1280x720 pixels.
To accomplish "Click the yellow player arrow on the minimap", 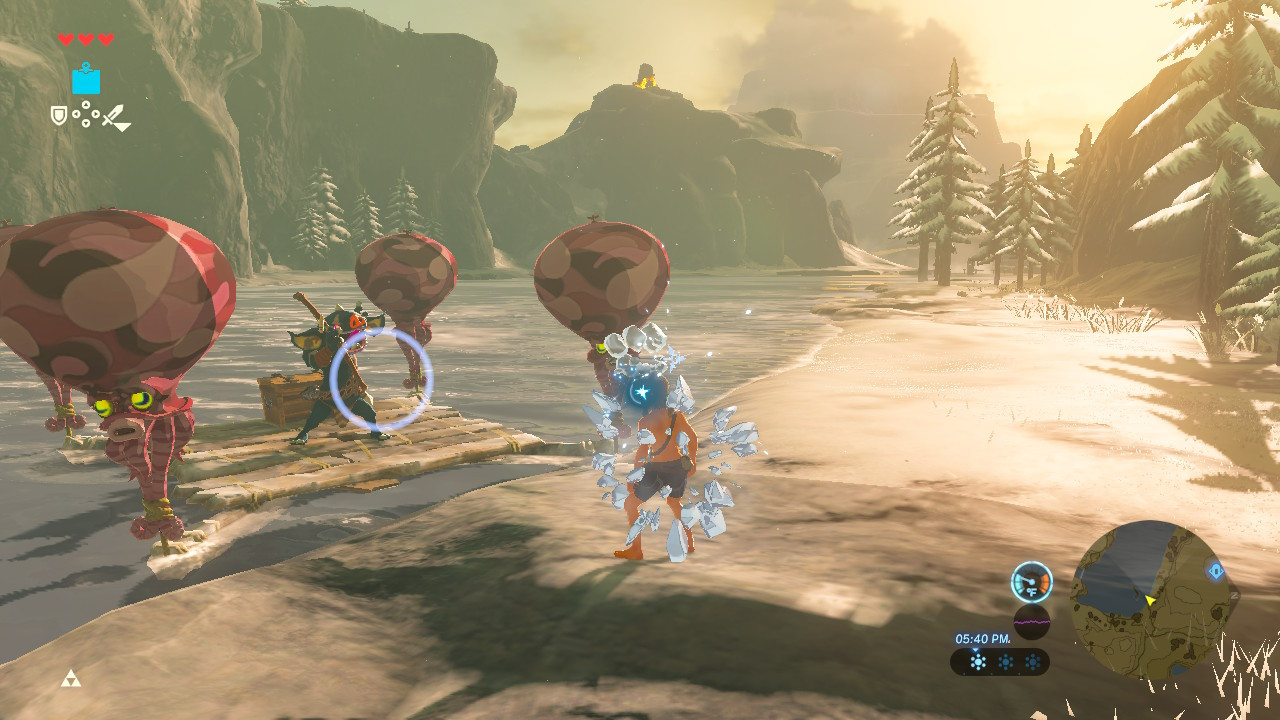I will coord(1150,601).
